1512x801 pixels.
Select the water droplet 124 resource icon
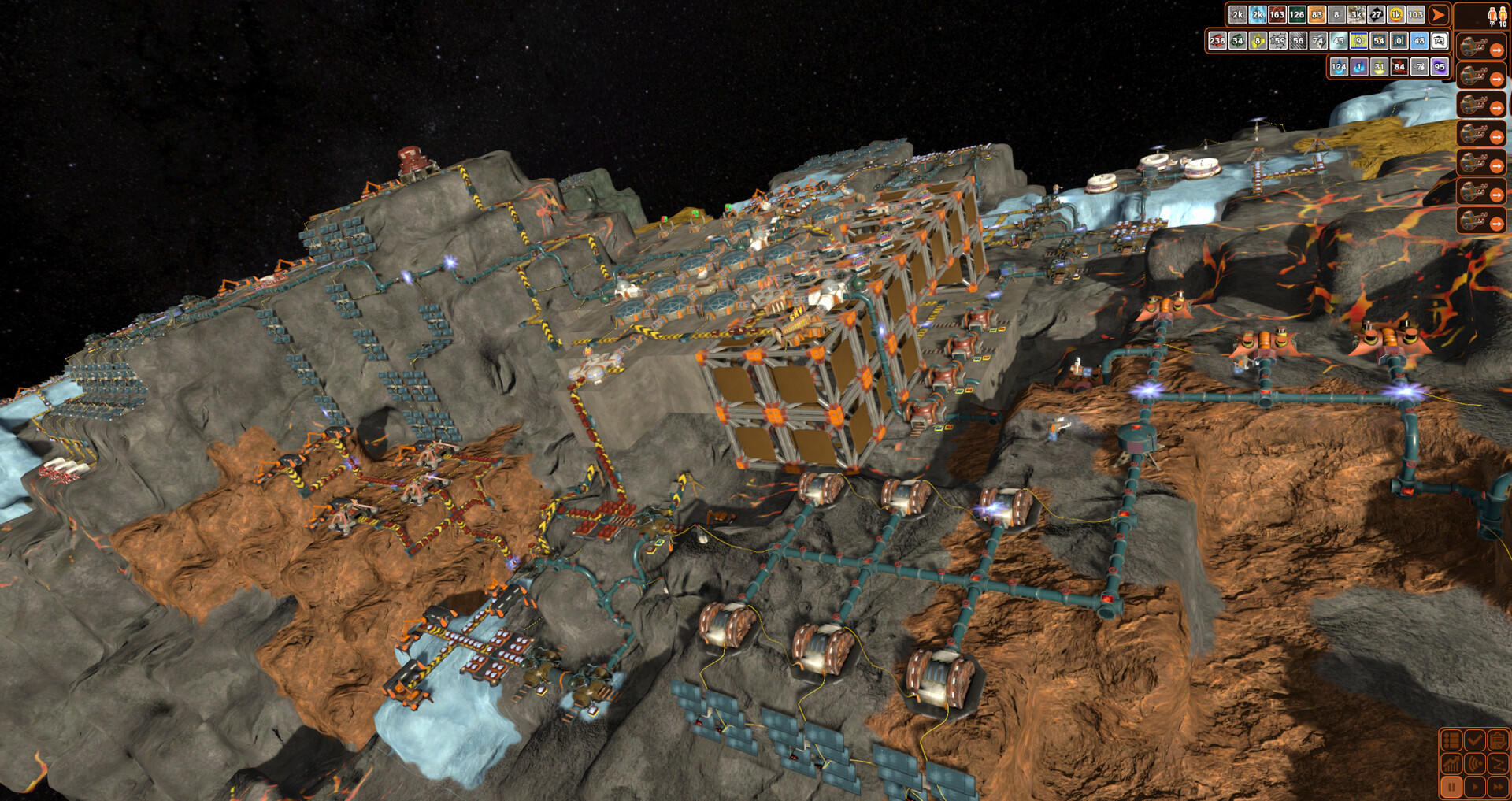coord(1339,67)
